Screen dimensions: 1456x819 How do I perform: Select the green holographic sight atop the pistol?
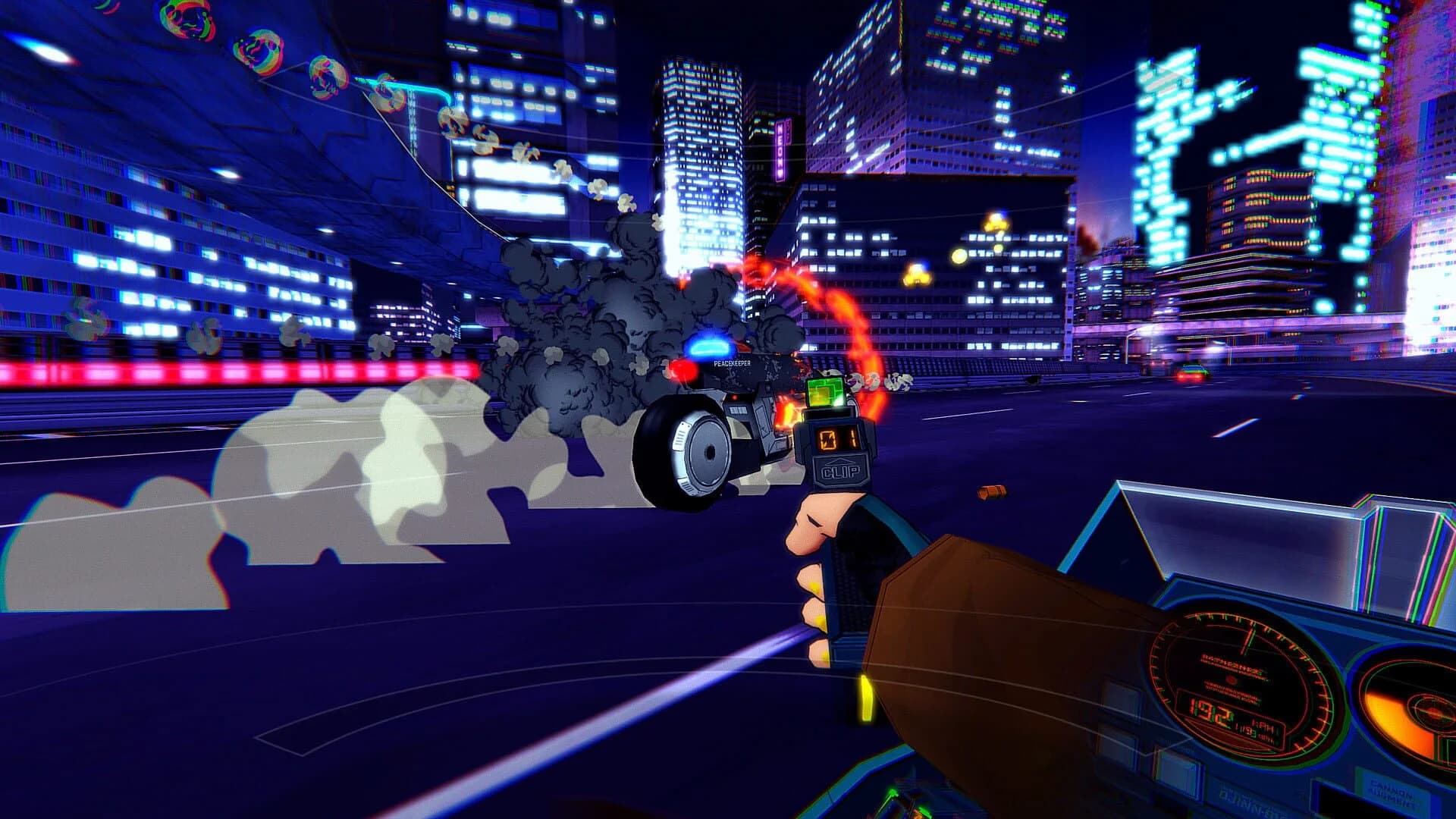pyautogui.click(x=824, y=393)
